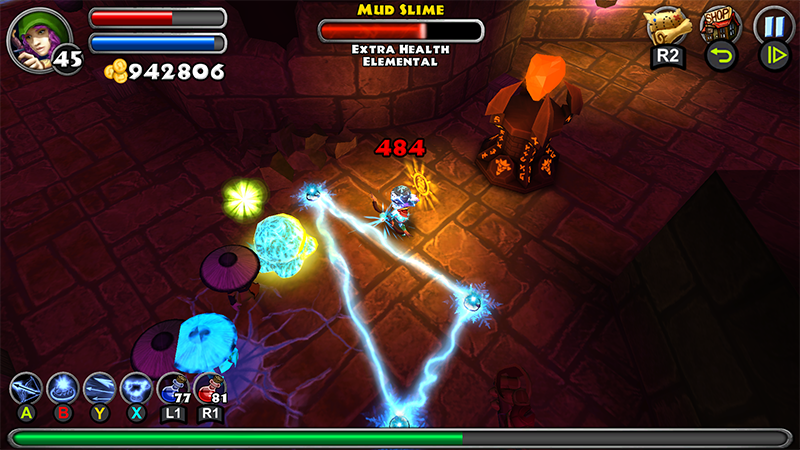Use the glowing burst ring ability

(x=64, y=388)
